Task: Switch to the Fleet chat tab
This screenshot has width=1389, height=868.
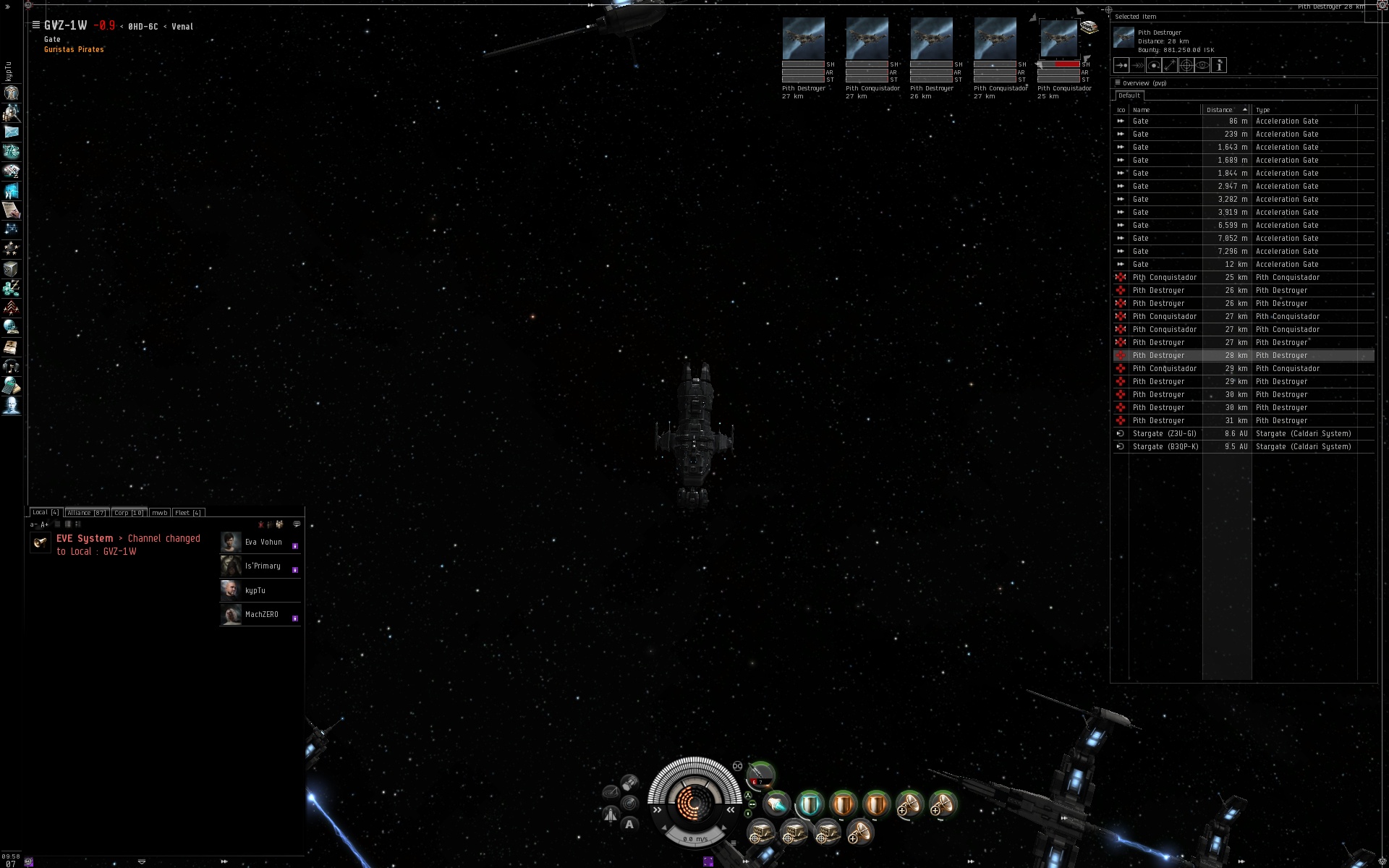Action: click(x=187, y=512)
